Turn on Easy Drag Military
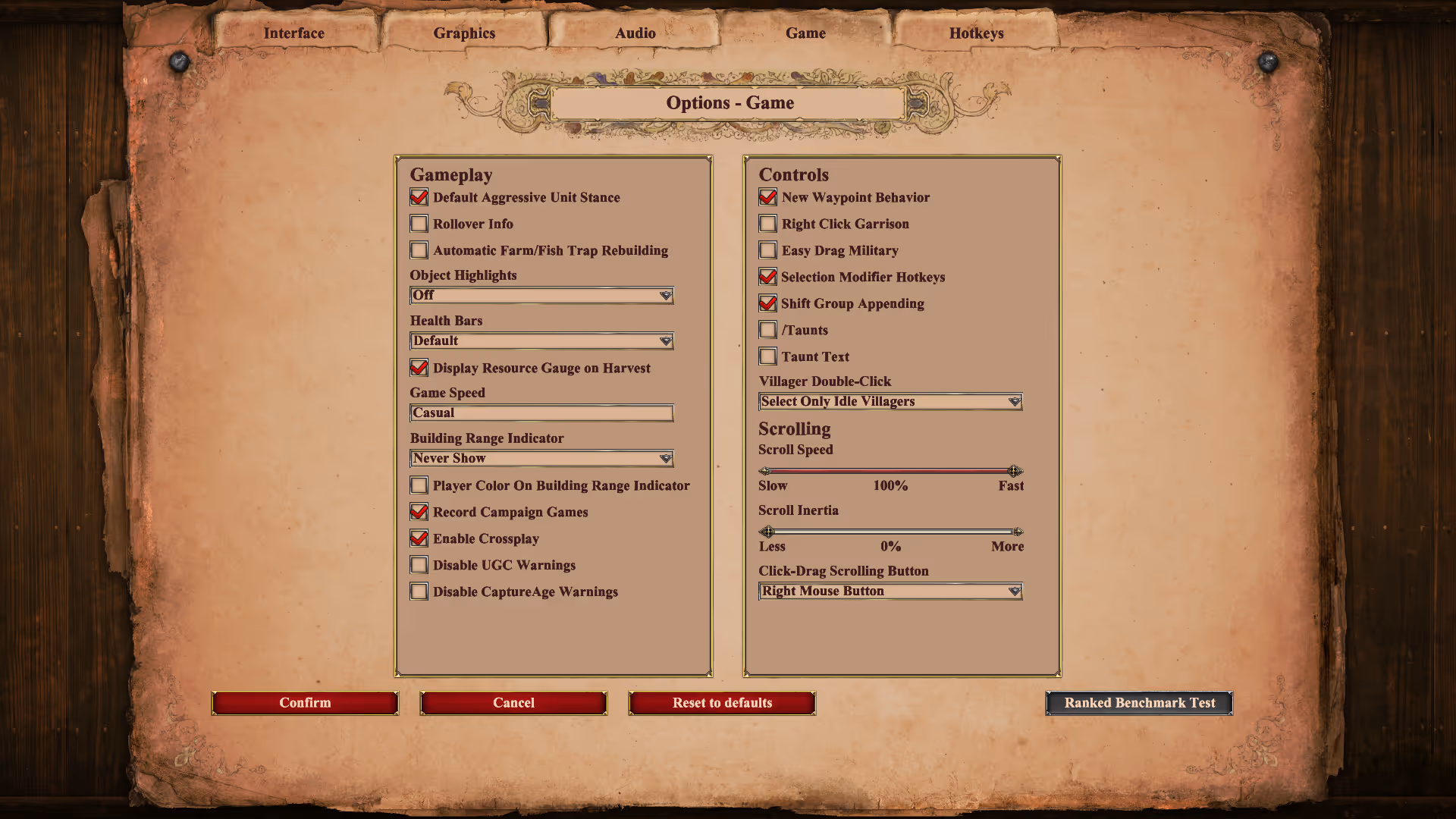Image resolution: width=1456 pixels, height=819 pixels. [x=767, y=250]
